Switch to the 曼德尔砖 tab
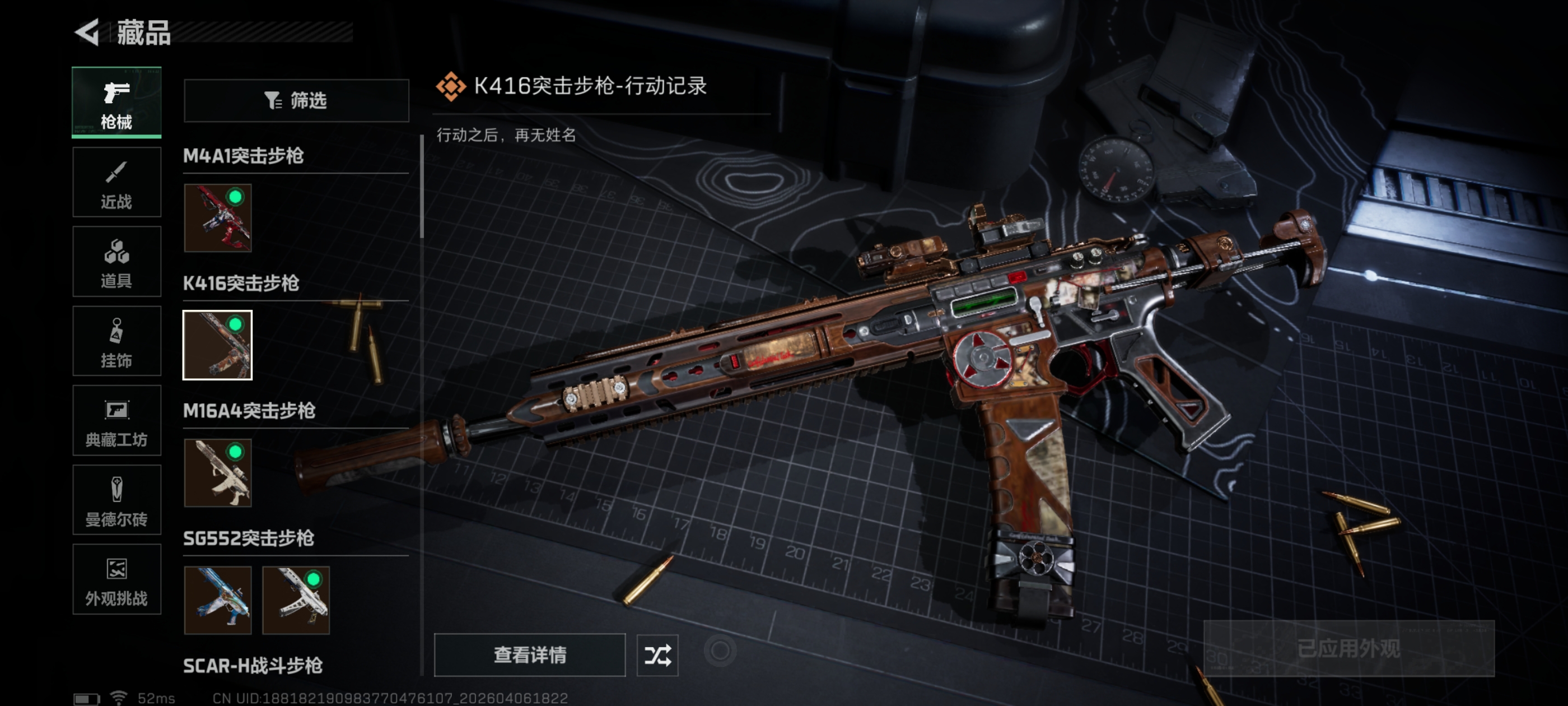 click(116, 500)
